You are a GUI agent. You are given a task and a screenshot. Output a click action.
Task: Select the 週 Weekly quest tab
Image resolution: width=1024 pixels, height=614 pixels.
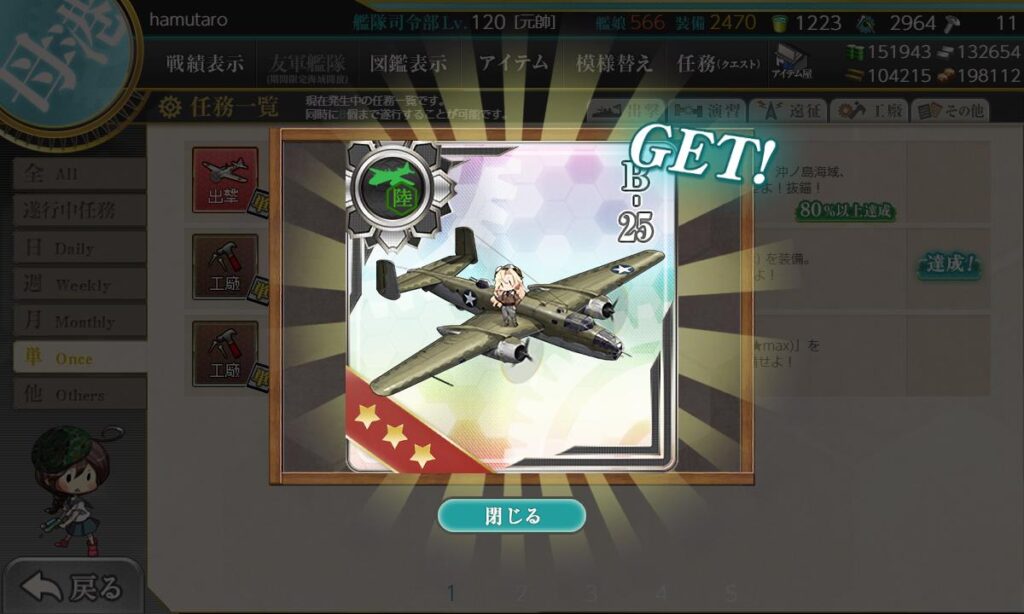[x=78, y=285]
